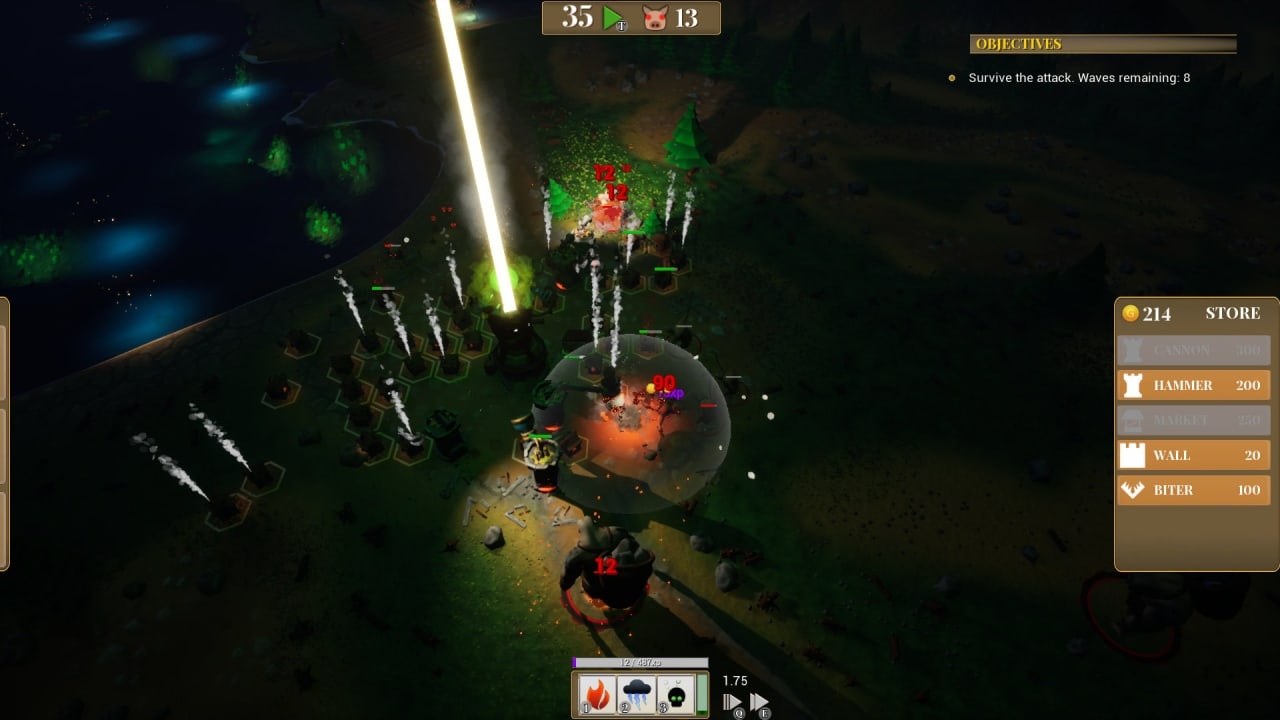Use the green-eyed skull ability
This screenshot has width=1280, height=720.
pos(676,695)
